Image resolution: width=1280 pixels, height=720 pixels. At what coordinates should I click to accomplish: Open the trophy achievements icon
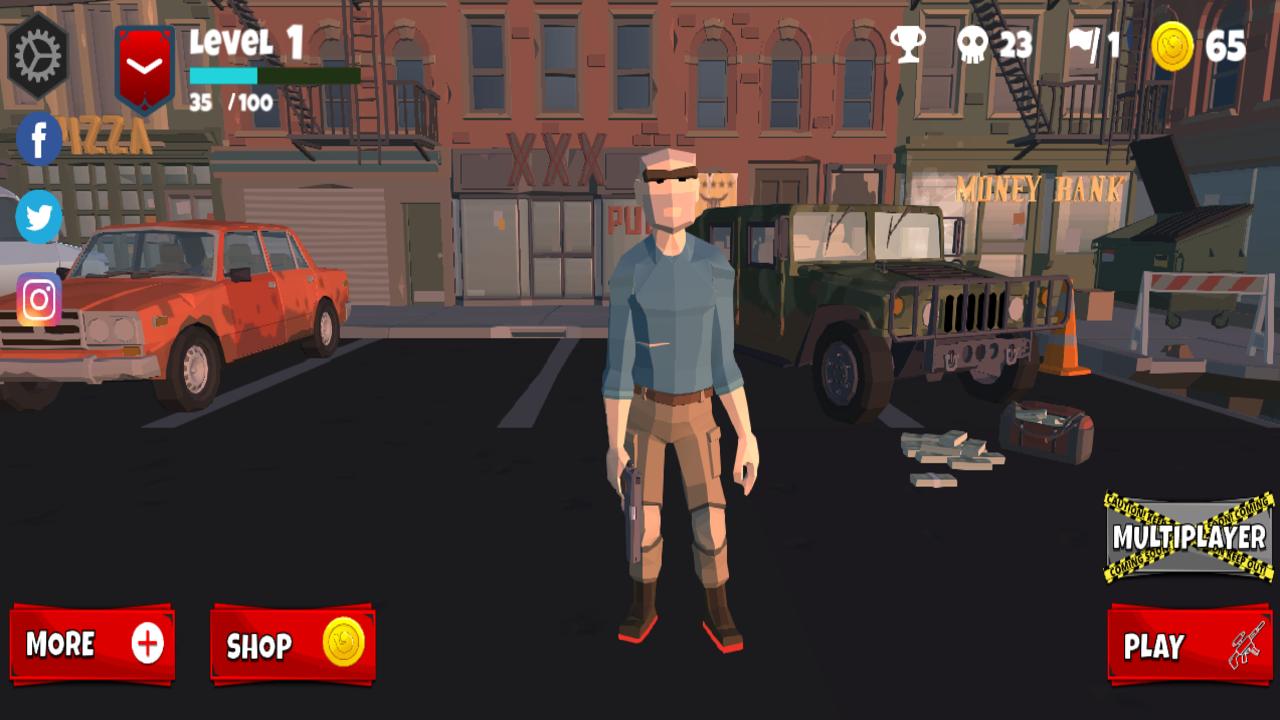(908, 45)
